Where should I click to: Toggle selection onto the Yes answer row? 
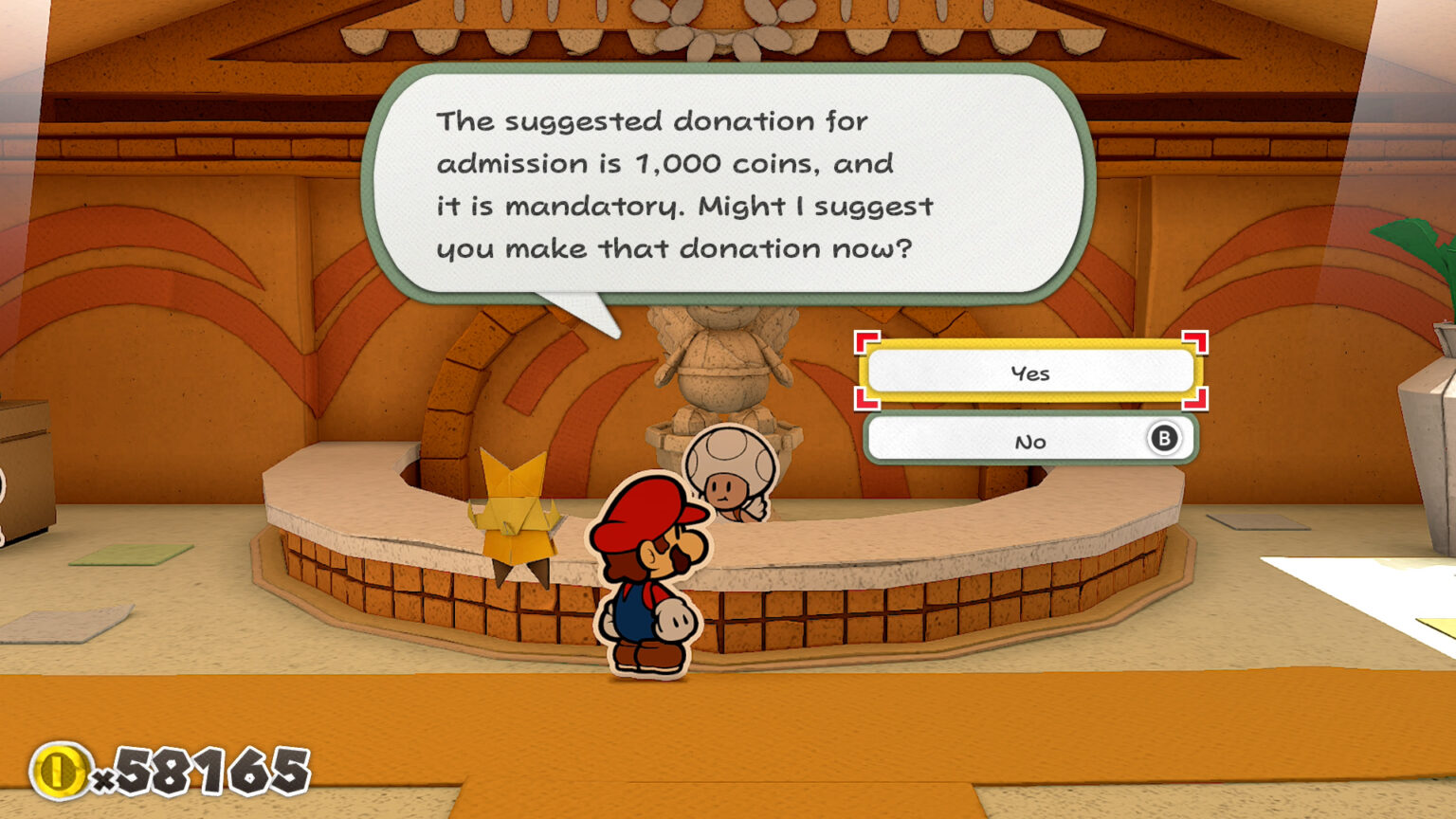point(1031,373)
